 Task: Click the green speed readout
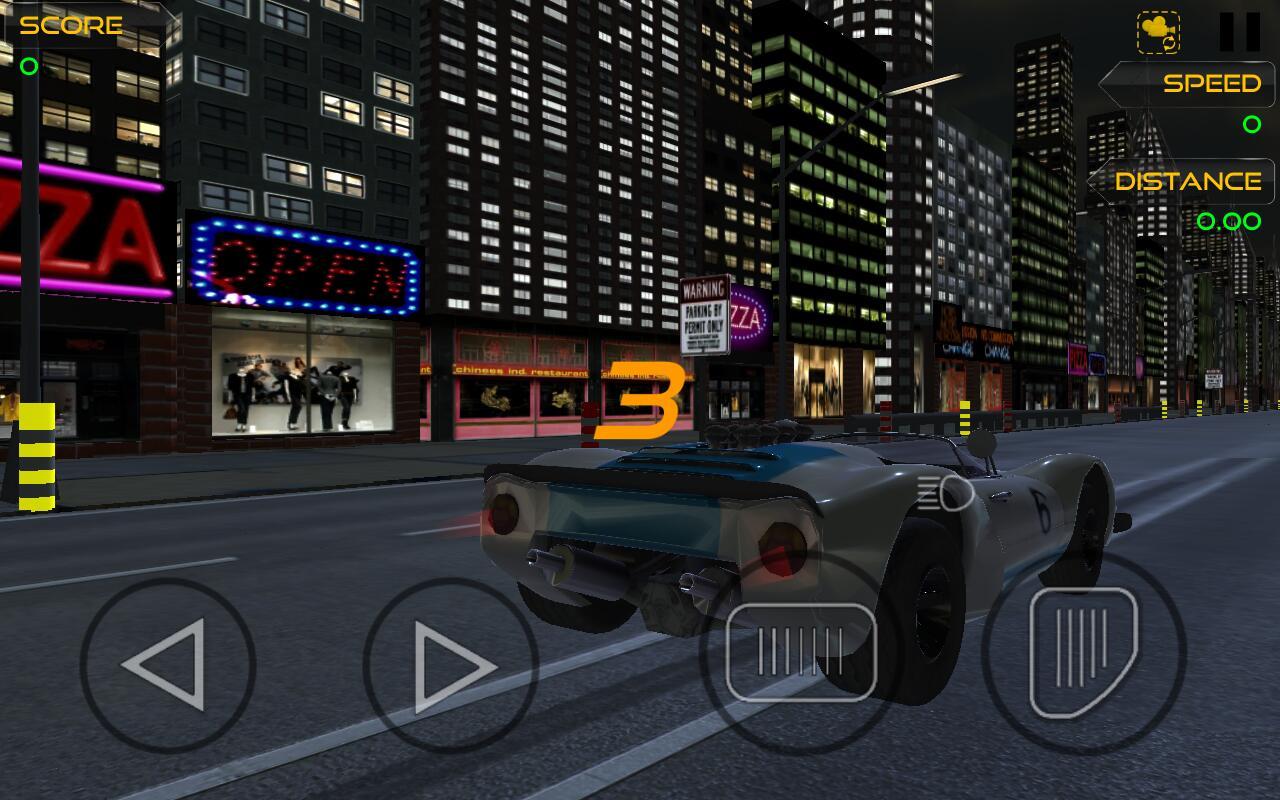(x=1252, y=125)
